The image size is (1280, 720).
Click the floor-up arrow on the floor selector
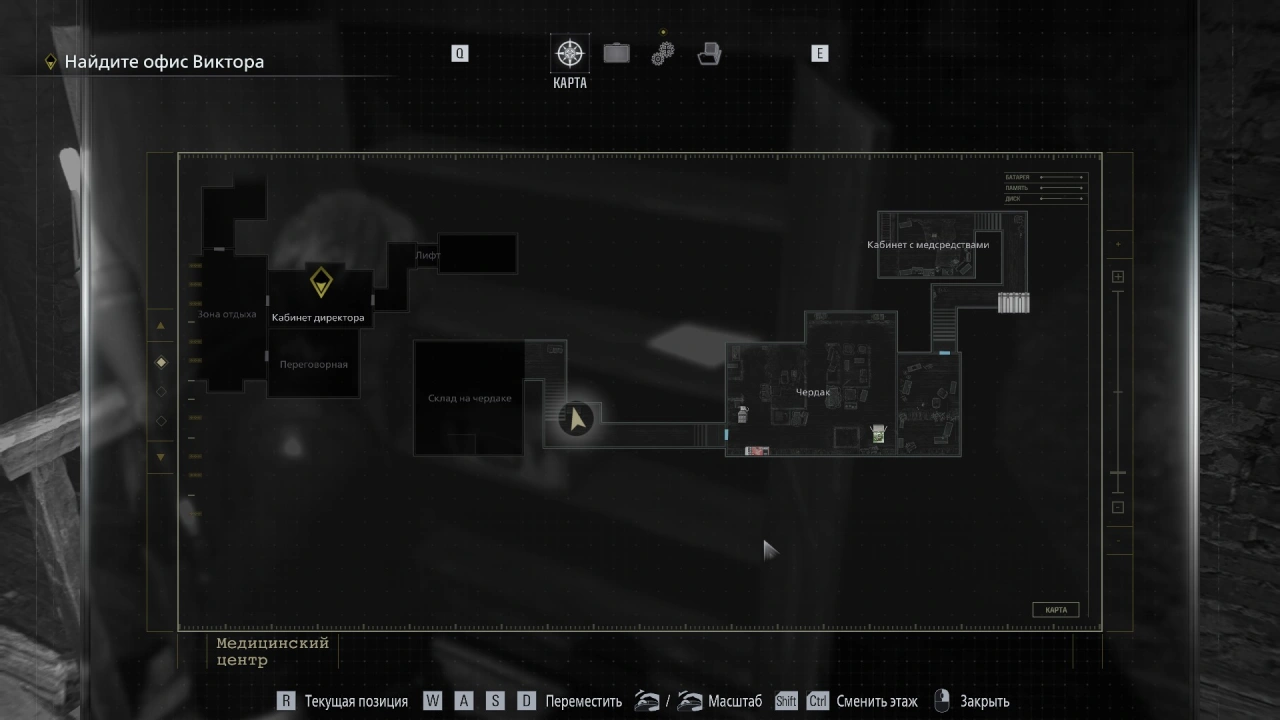pos(160,326)
